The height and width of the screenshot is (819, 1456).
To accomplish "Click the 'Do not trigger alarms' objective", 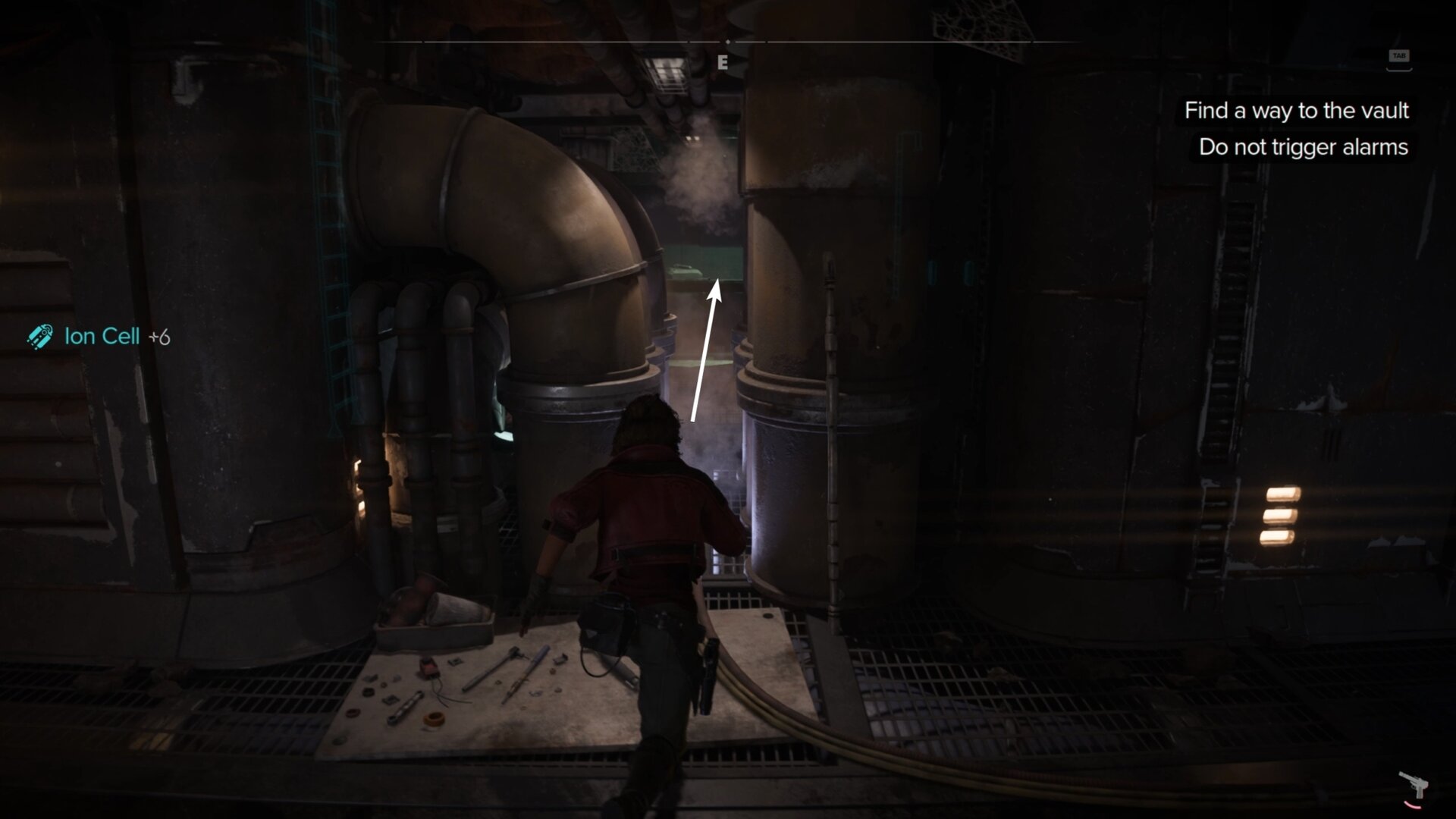I will (1302, 147).
